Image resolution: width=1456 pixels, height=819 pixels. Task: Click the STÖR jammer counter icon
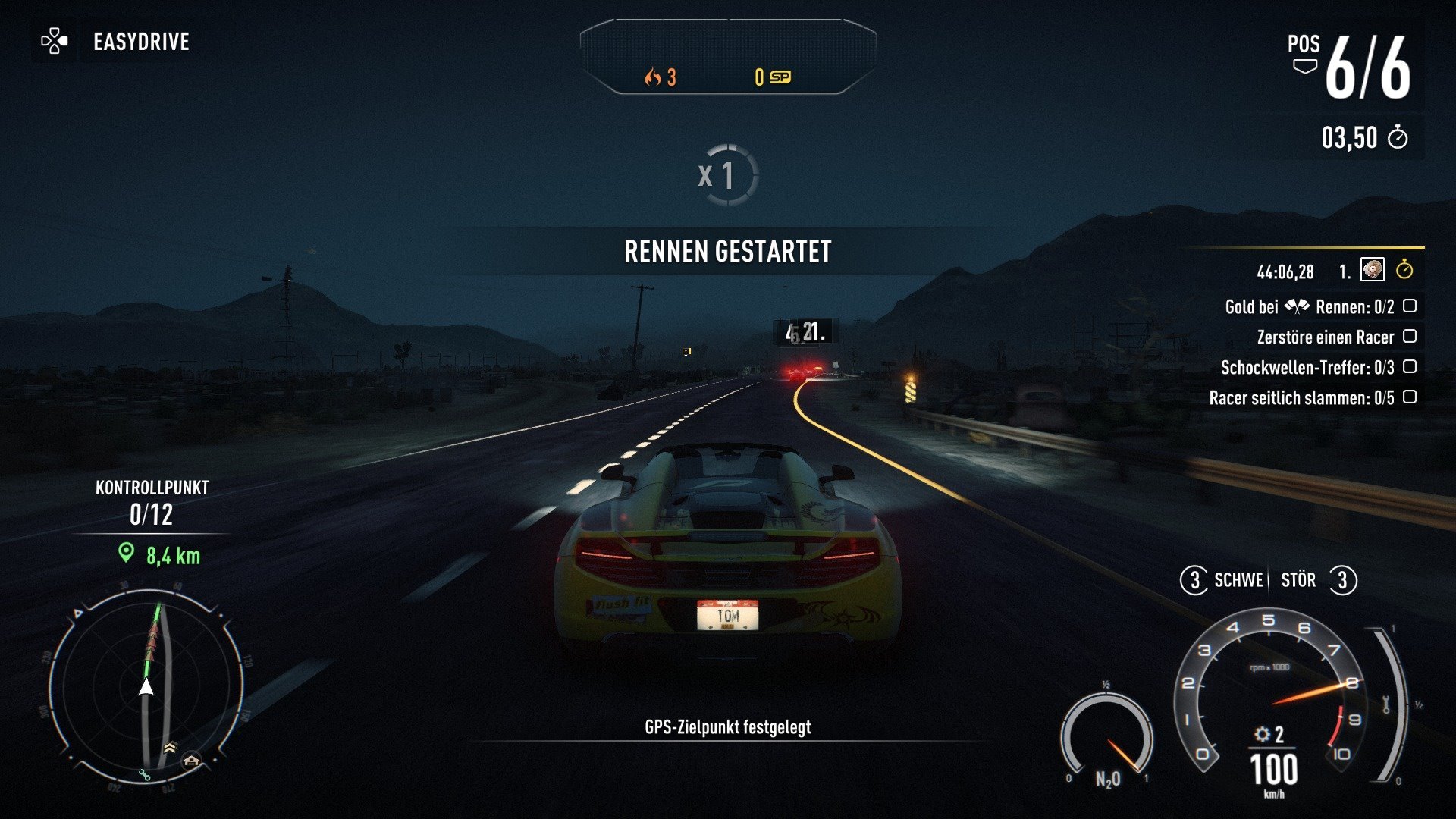click(x=1342, y=581)
